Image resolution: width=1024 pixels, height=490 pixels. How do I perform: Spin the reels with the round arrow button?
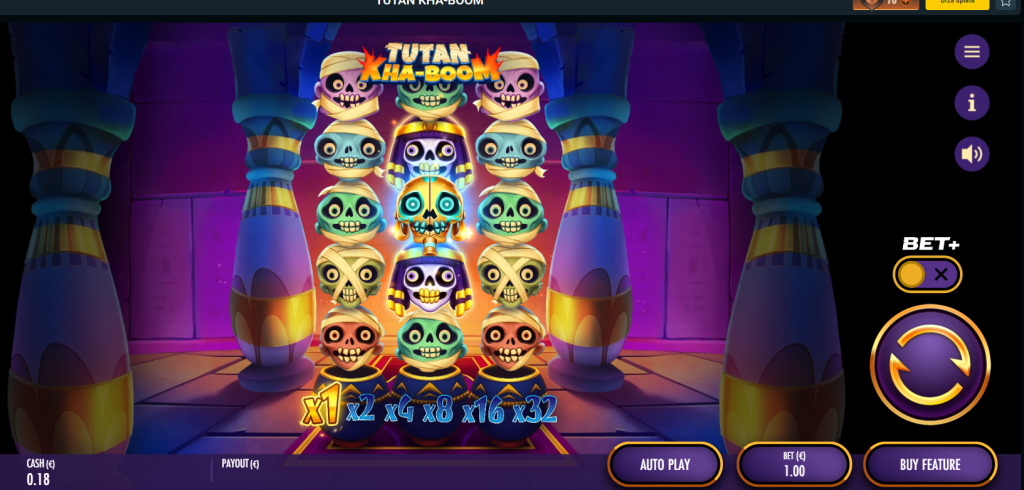tap(929, 364)
